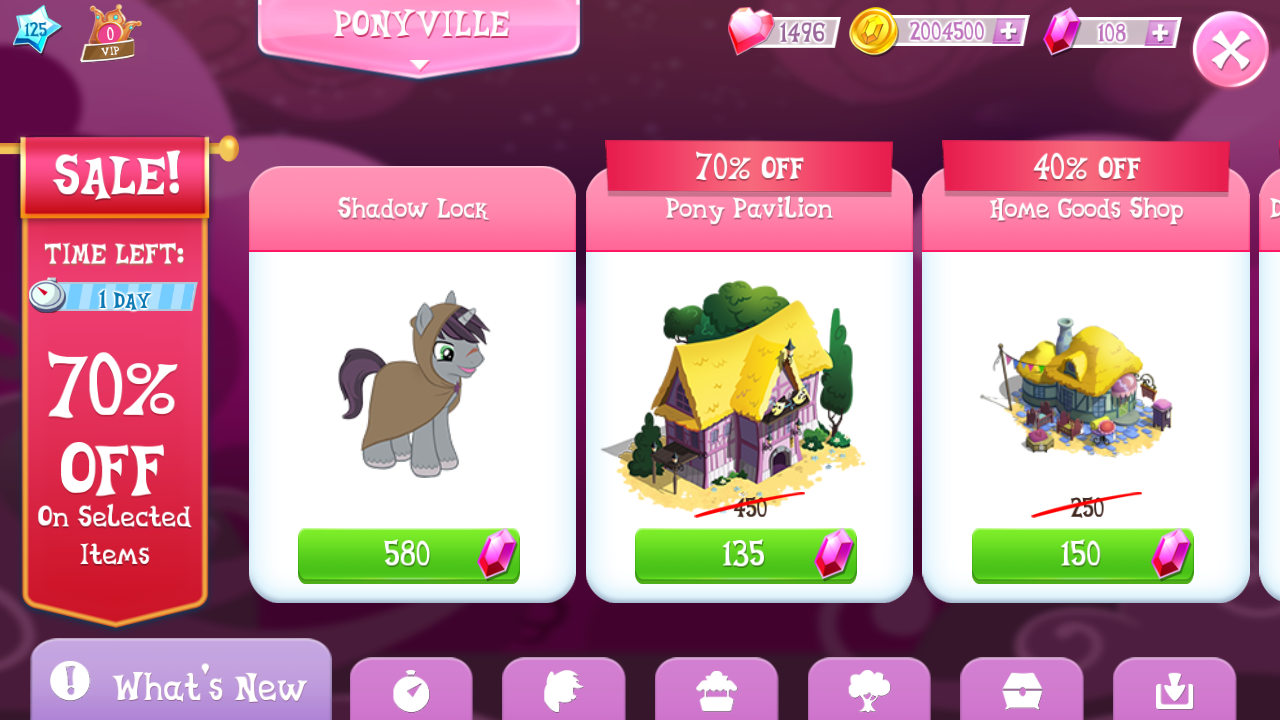The image size is (1280, 720).
Task: Open the timed deals stopwatch category tab
Action: point(411,692)
